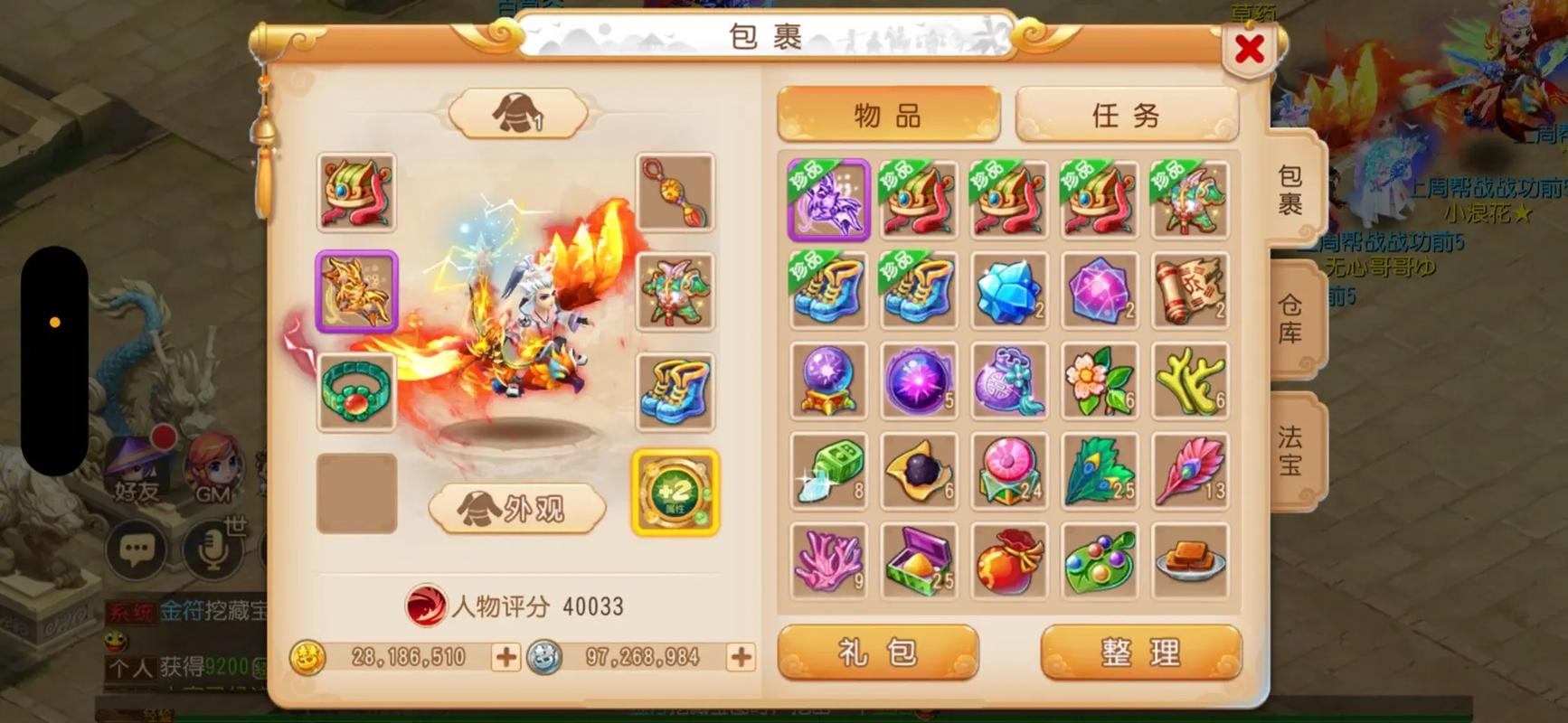This screenshot has height=723, width=1568.
Task: Open the purple treasure chest item
Action: (918, 561)
